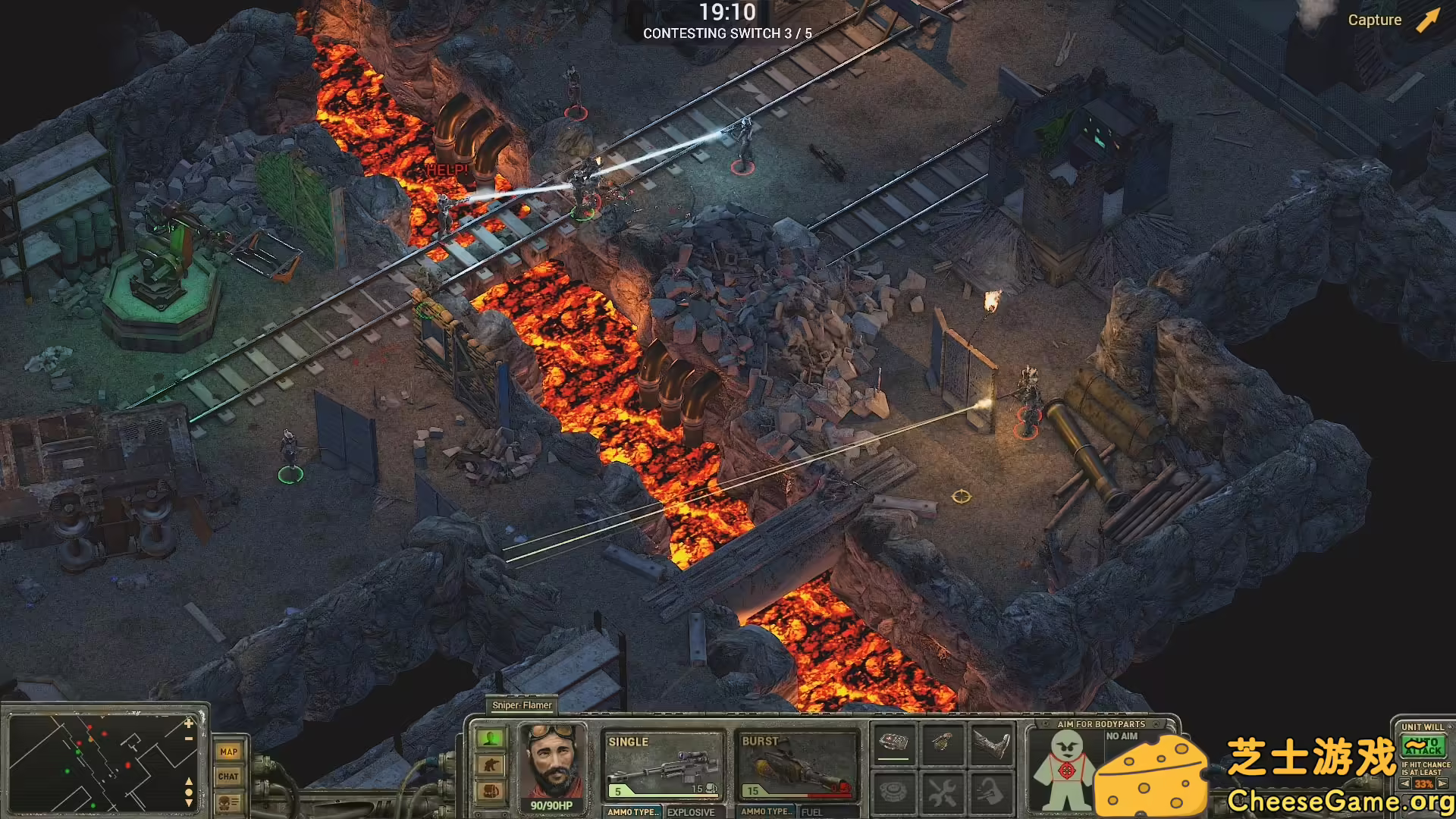1456x819 pixels.
Task: Open flamethrower AMMO TYPE selector
Action: click(x=767, y=811)
